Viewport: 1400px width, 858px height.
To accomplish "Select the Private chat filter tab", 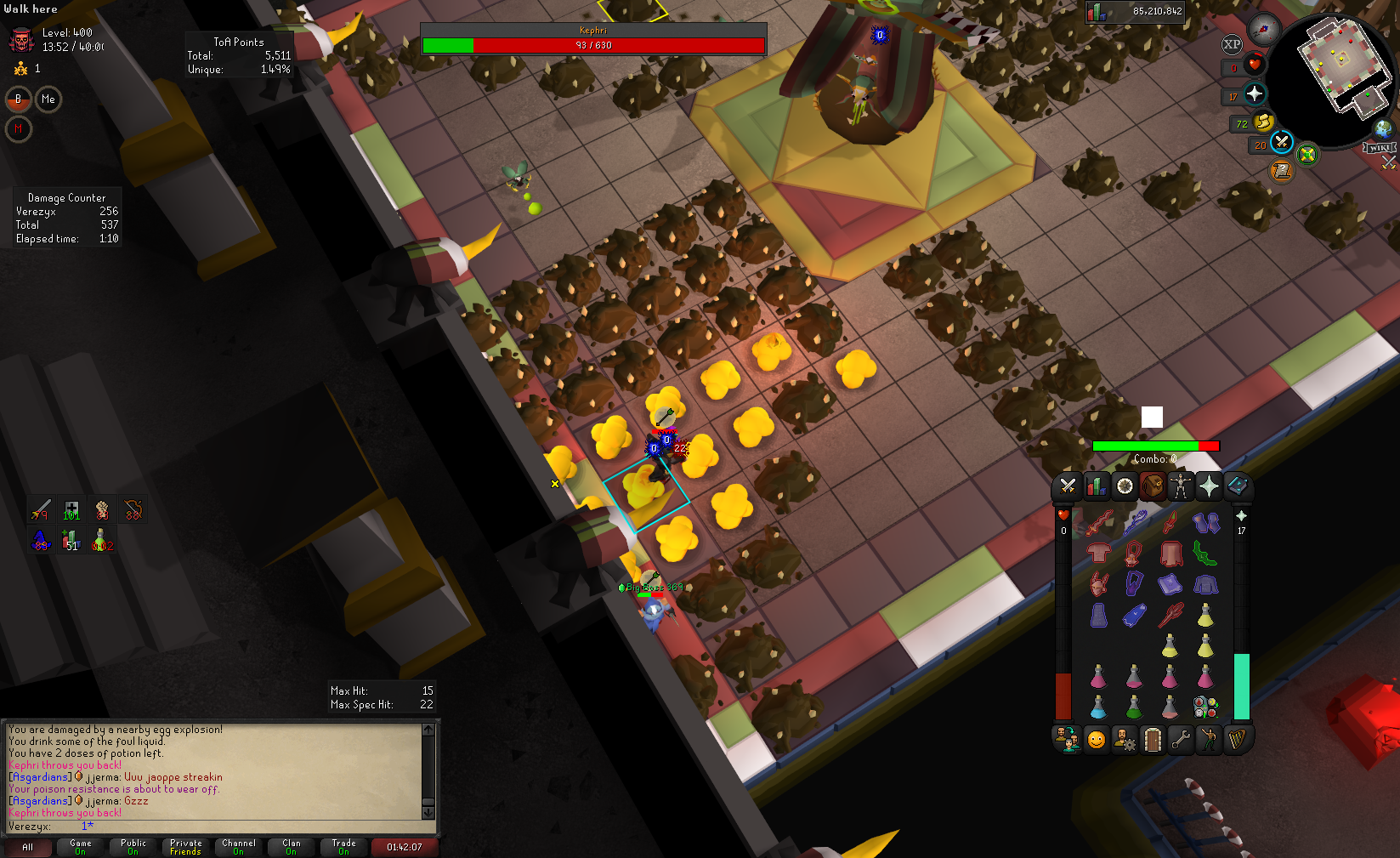I will pyautogui.click(x=185, y=847).
